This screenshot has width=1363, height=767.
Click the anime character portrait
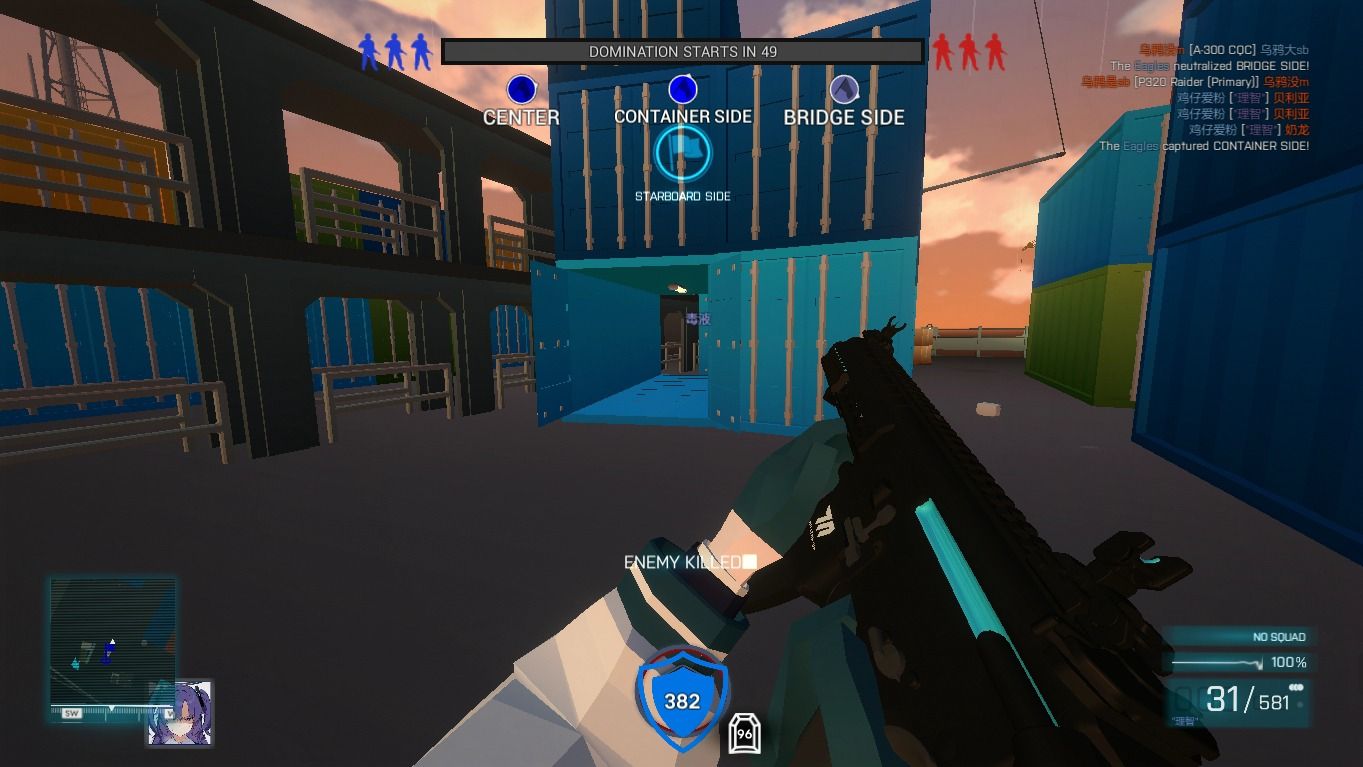[180, 713]
